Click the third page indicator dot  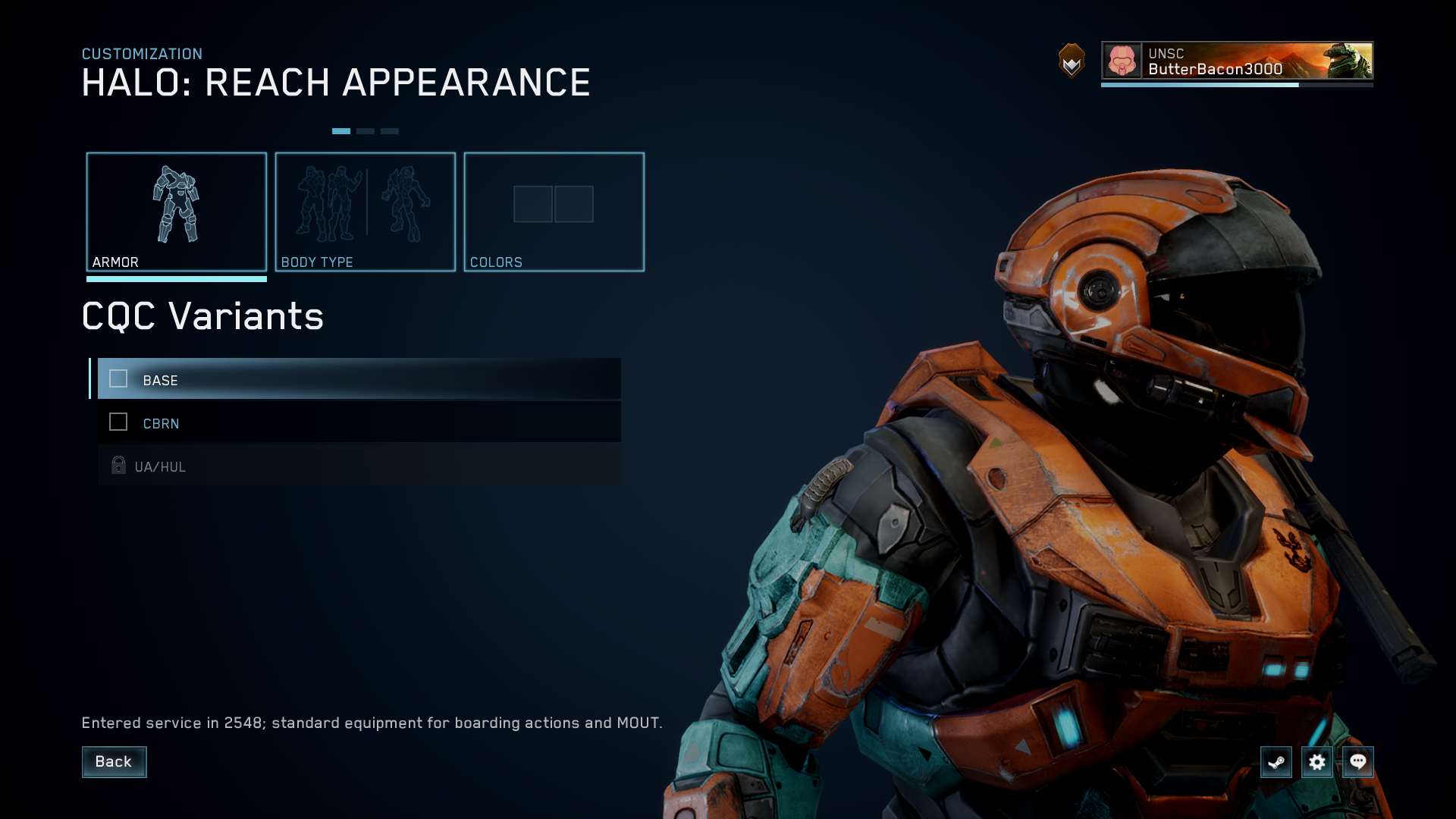coord(390,130)
